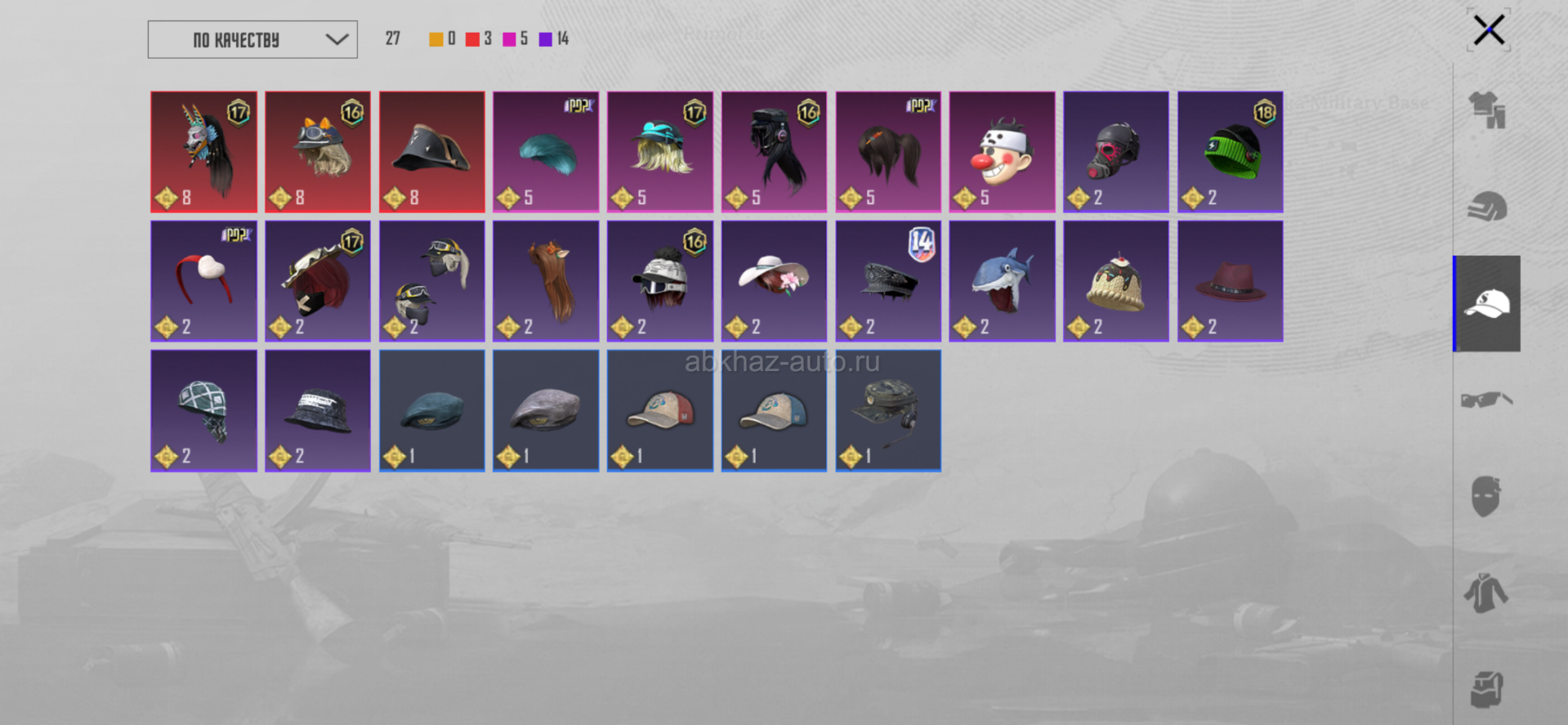1568x725 pixels.
Task: Close the inventory with the X button
Action: tap(1489, 31)
